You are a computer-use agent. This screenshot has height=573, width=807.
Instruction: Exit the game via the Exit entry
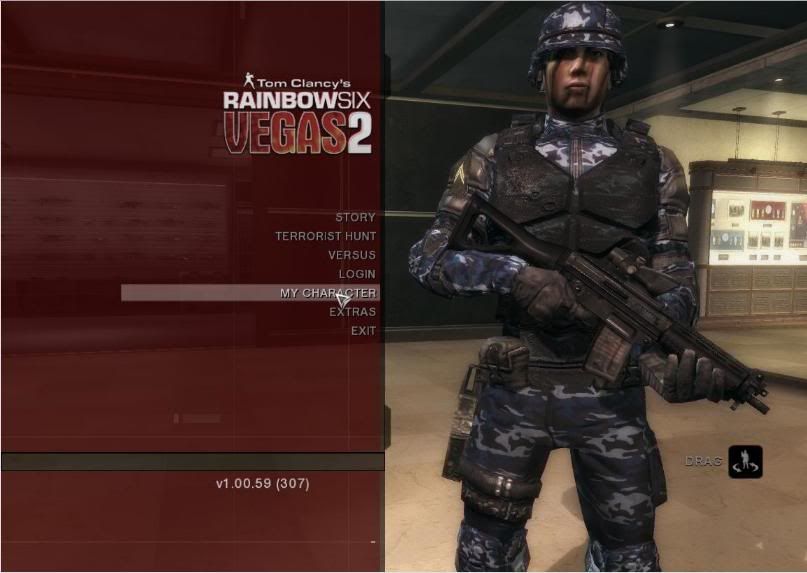pos(363,331)
